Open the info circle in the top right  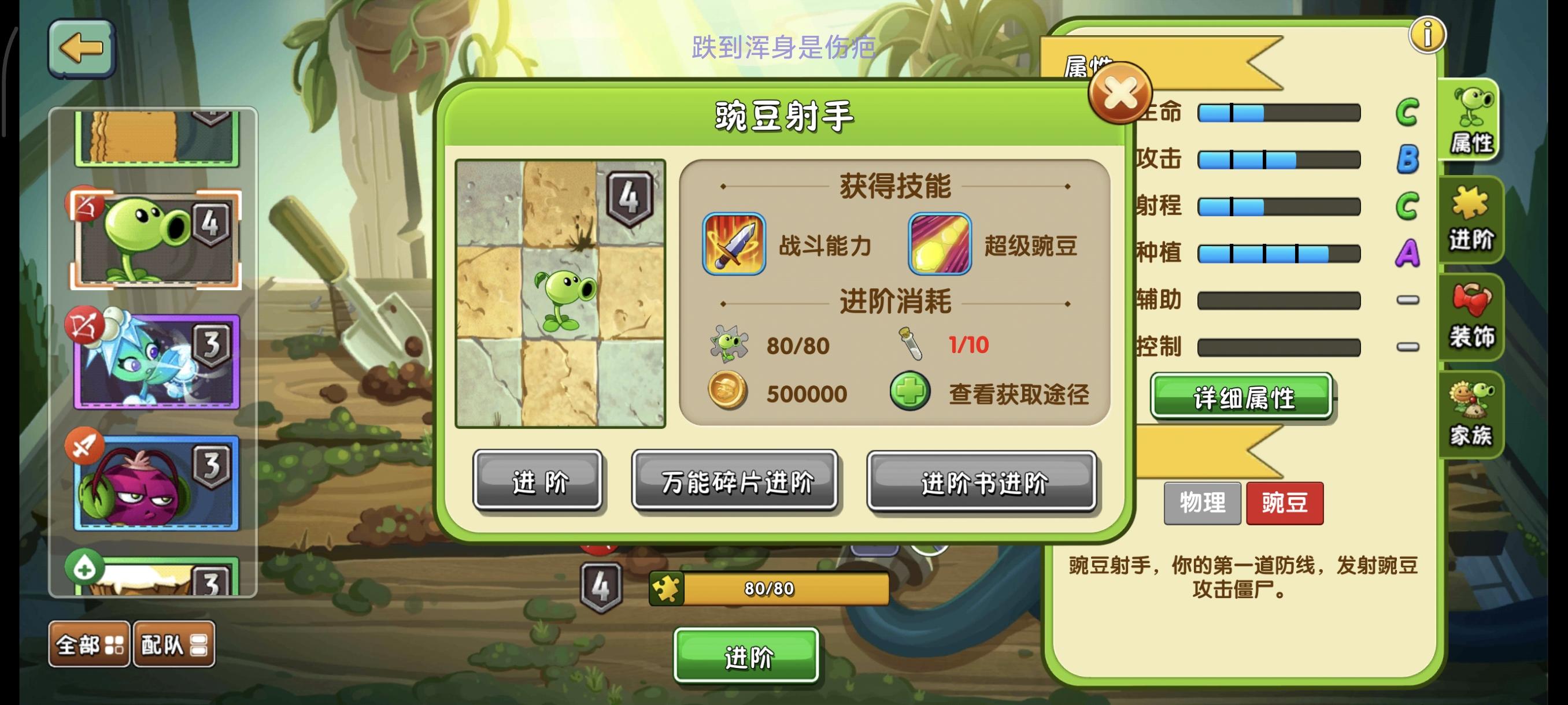(x=1428, y=35)
